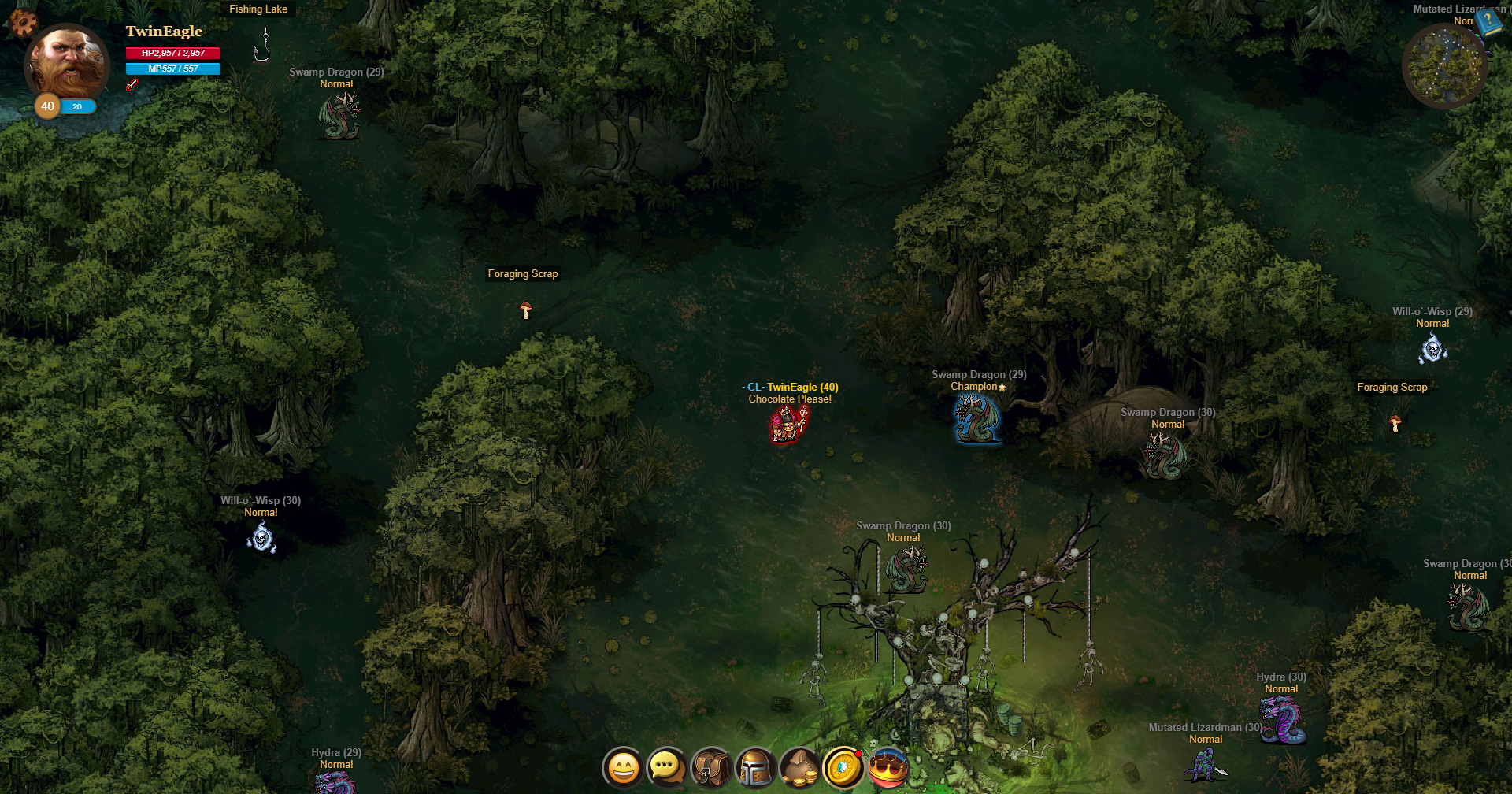Open the crown VIP rankings
The height and width of the screenshot is (794, 1512).
pos(888,766)
